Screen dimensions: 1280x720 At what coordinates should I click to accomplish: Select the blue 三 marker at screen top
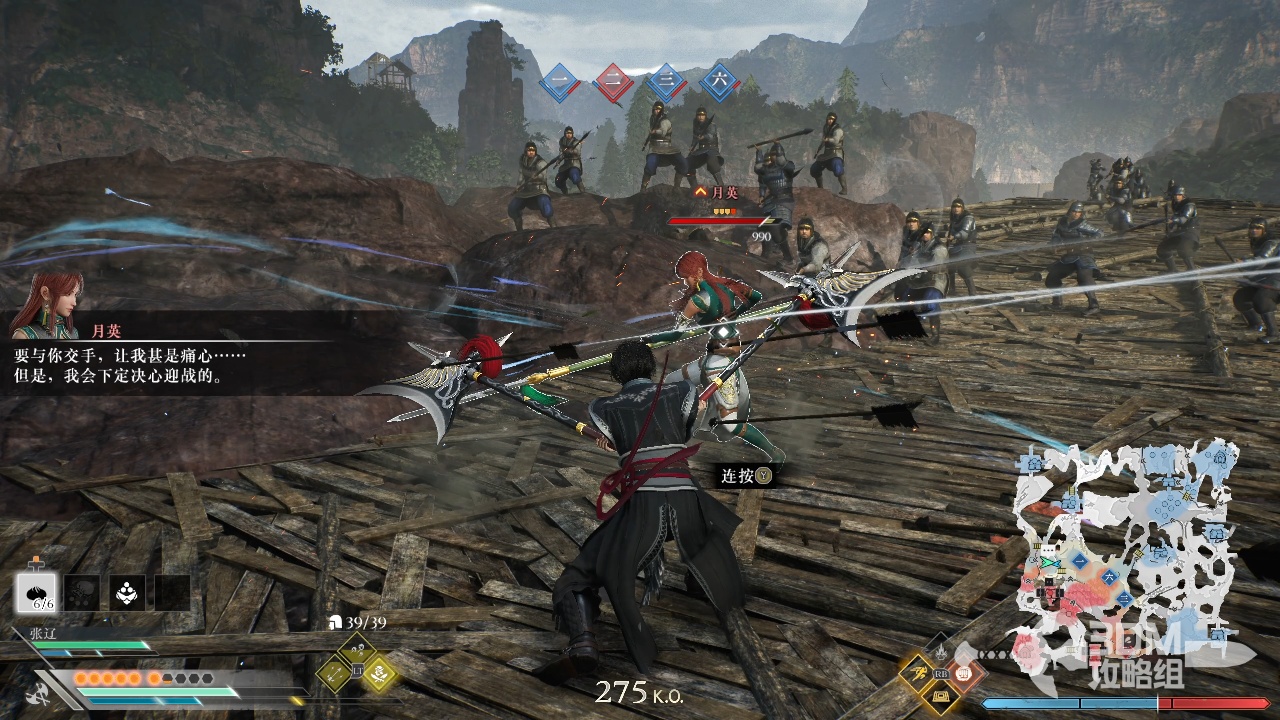665,84
